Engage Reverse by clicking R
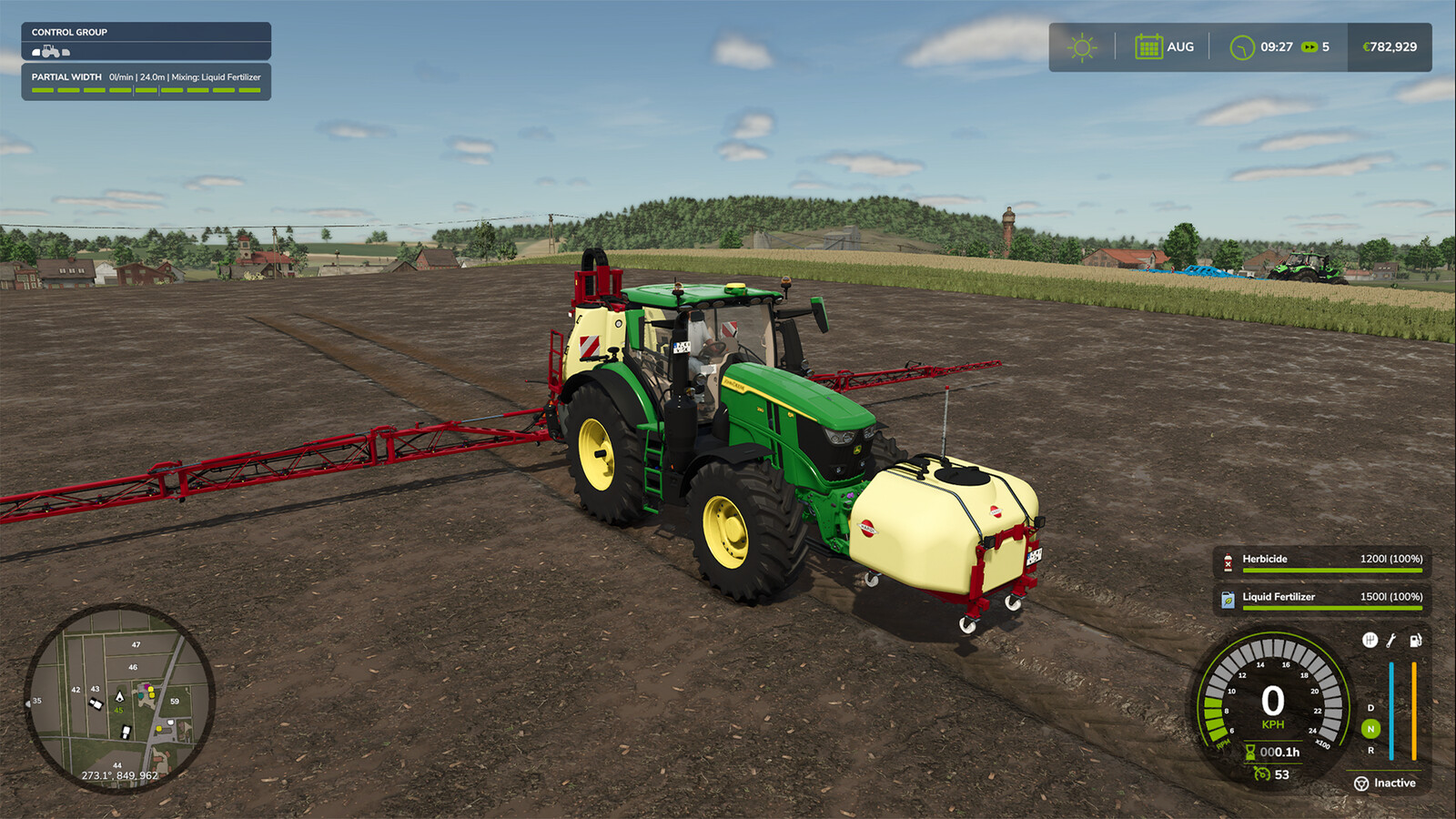The width and height of the screenshot is (1456, 819). [x=1370, y=751]
